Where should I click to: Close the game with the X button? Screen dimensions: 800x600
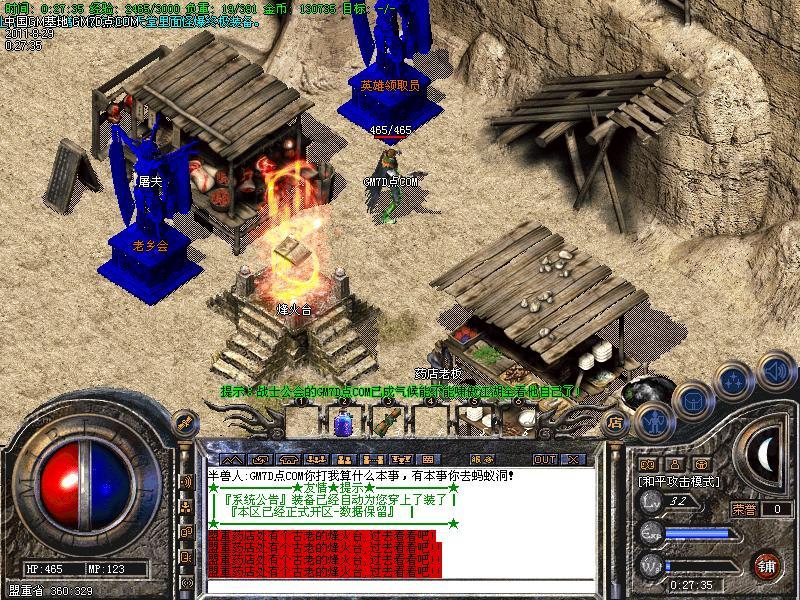pyautogui.click(x=572, y=459)
